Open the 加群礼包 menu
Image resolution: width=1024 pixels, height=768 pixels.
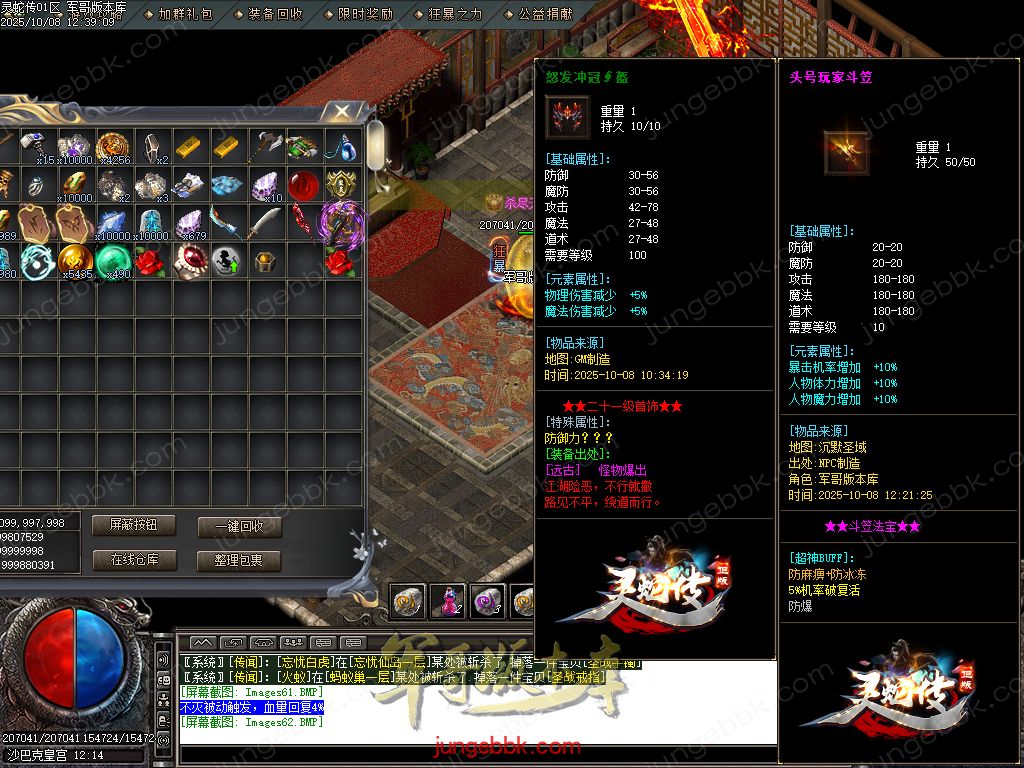tap(186, 14)
